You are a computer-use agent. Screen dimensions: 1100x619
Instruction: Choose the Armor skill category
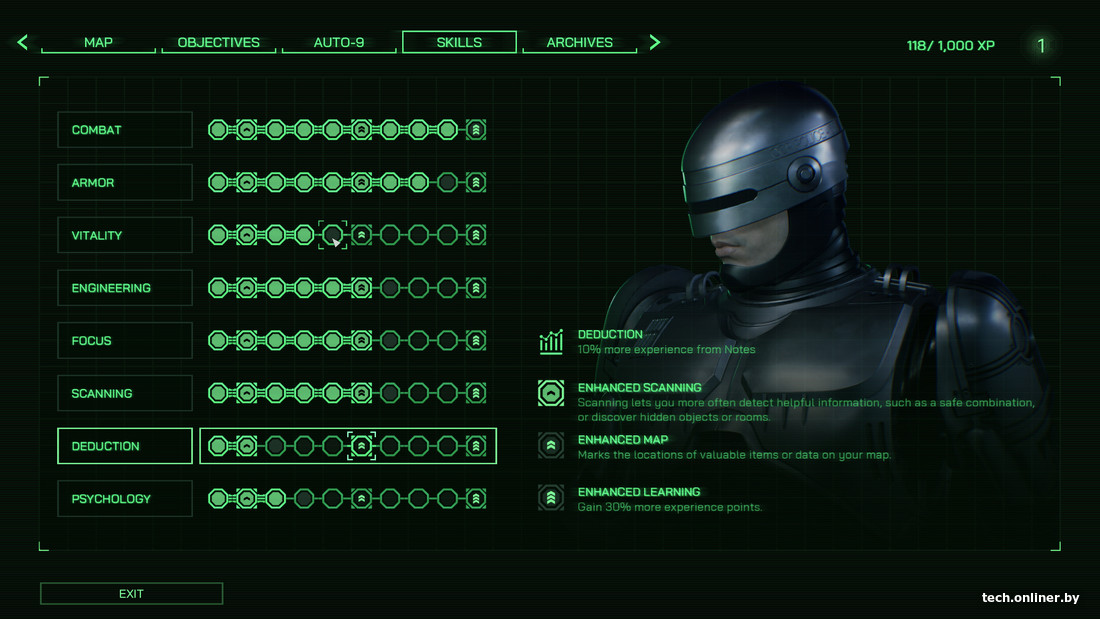click(125, 183)
